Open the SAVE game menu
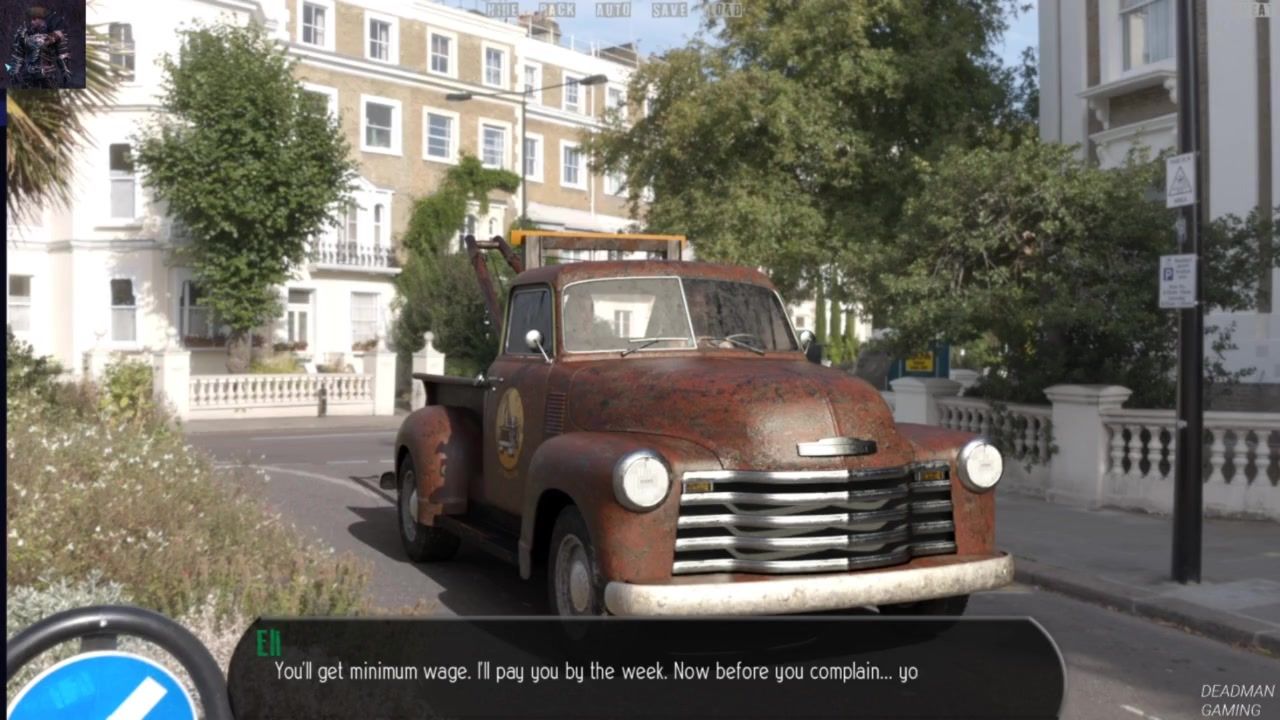 point(670,10)
